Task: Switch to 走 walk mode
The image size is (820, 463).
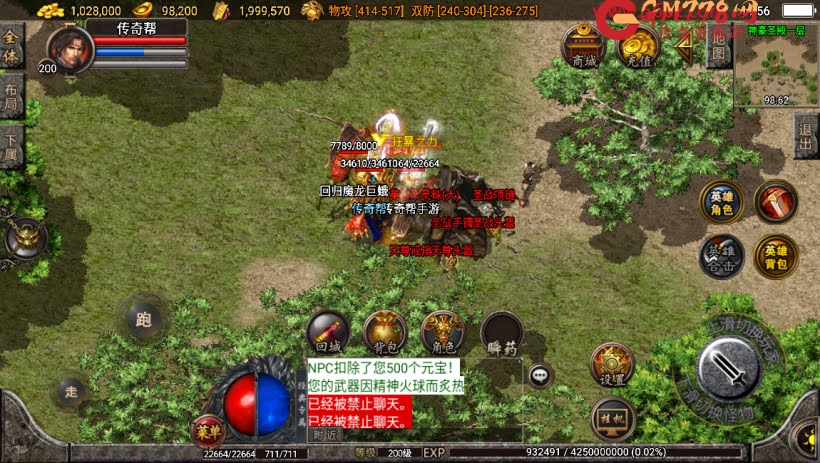Action: [72, 390]
